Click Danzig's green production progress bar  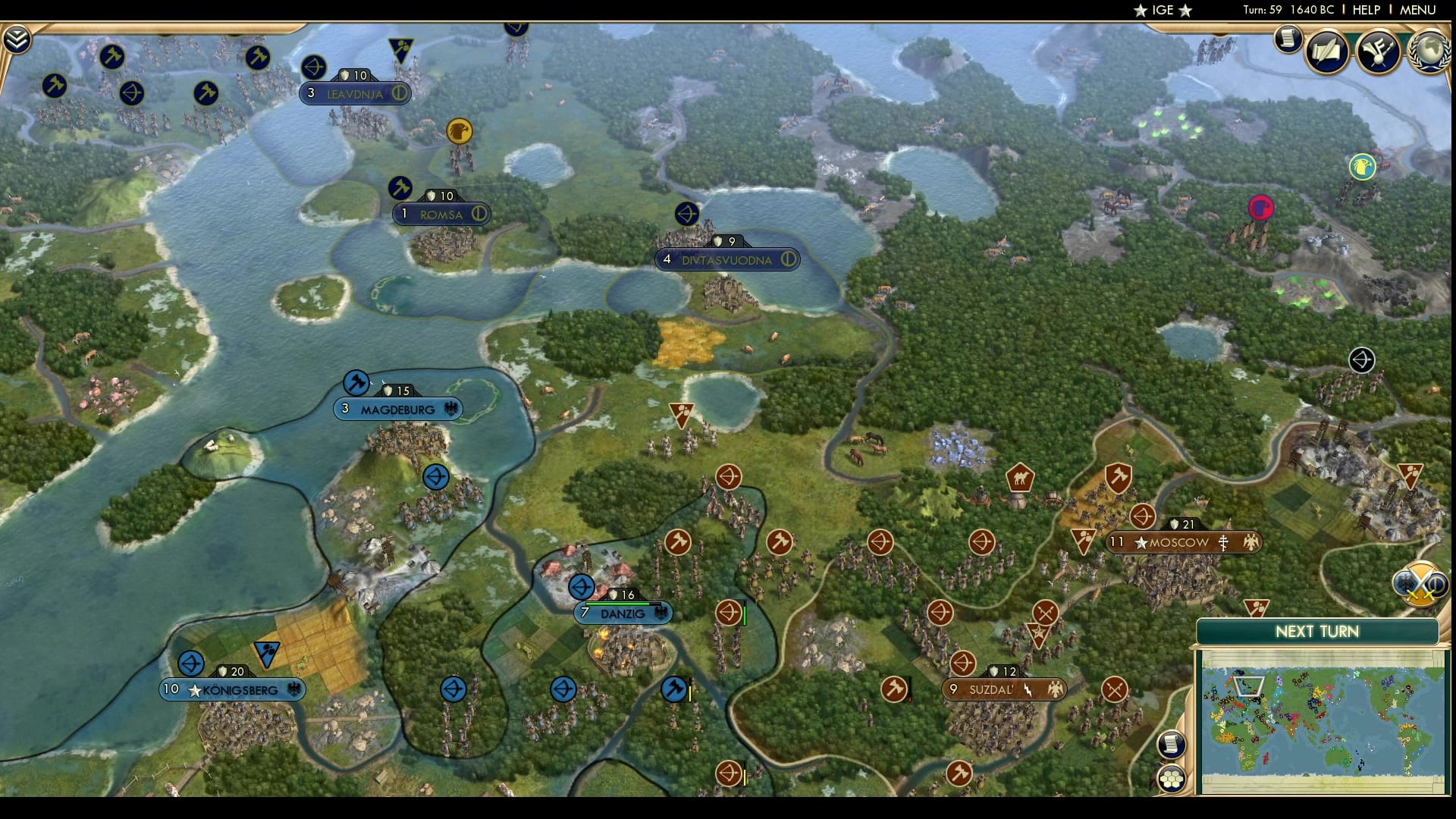[x=617, y=604]
